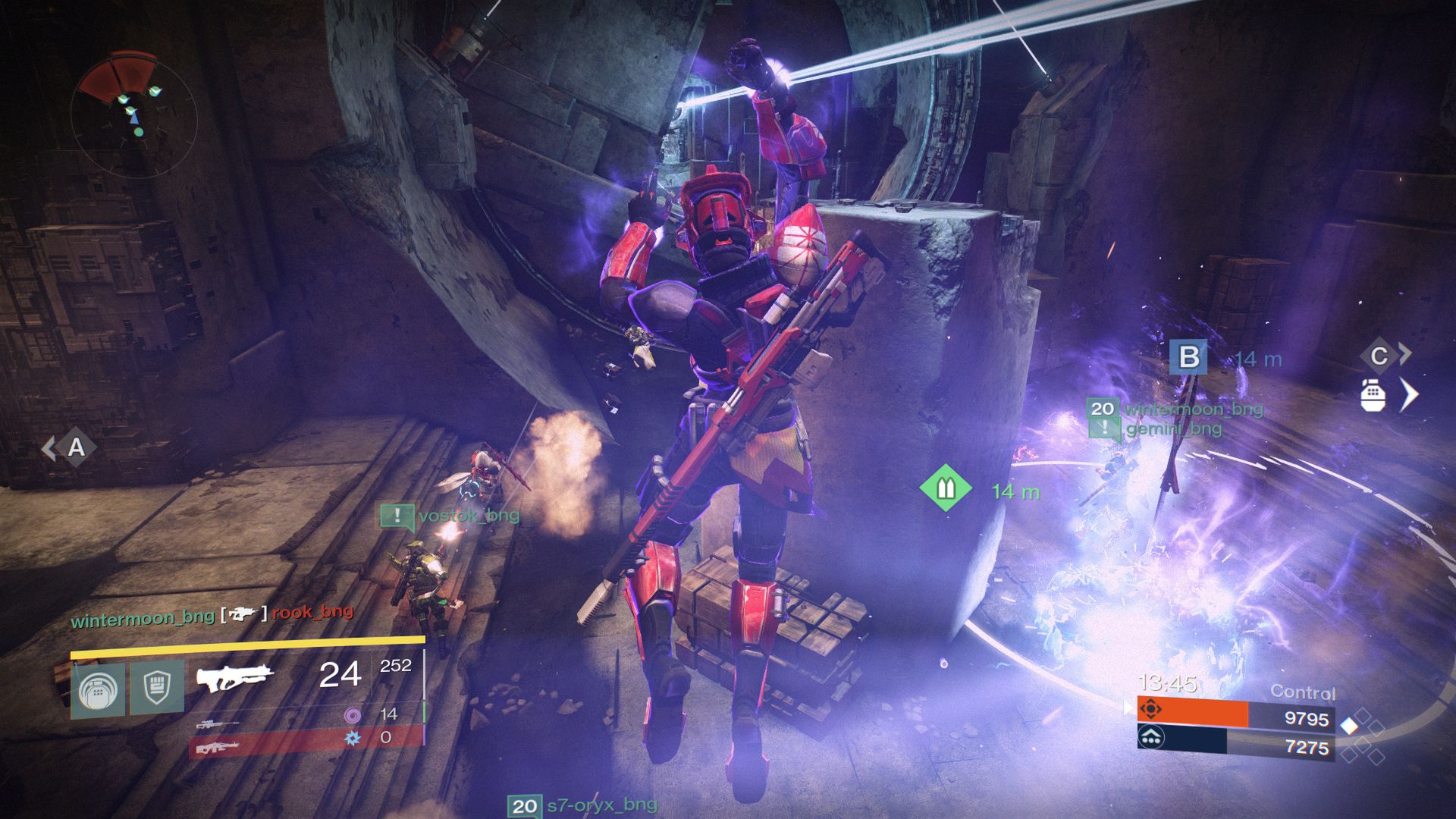
Task: Select the melee fist ability icon
Action: click(156, 687)
